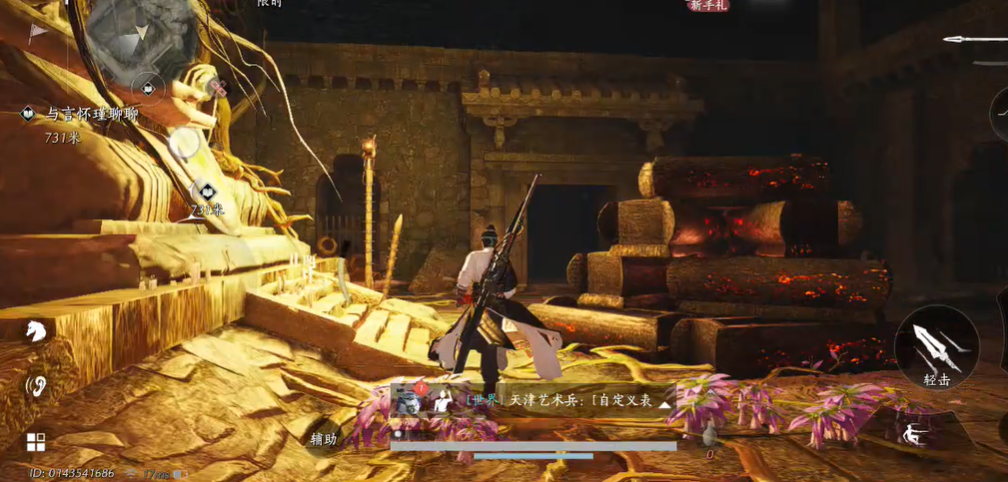
Task: Open the 新手礼 newcomer gift
Action: point(708,6)
